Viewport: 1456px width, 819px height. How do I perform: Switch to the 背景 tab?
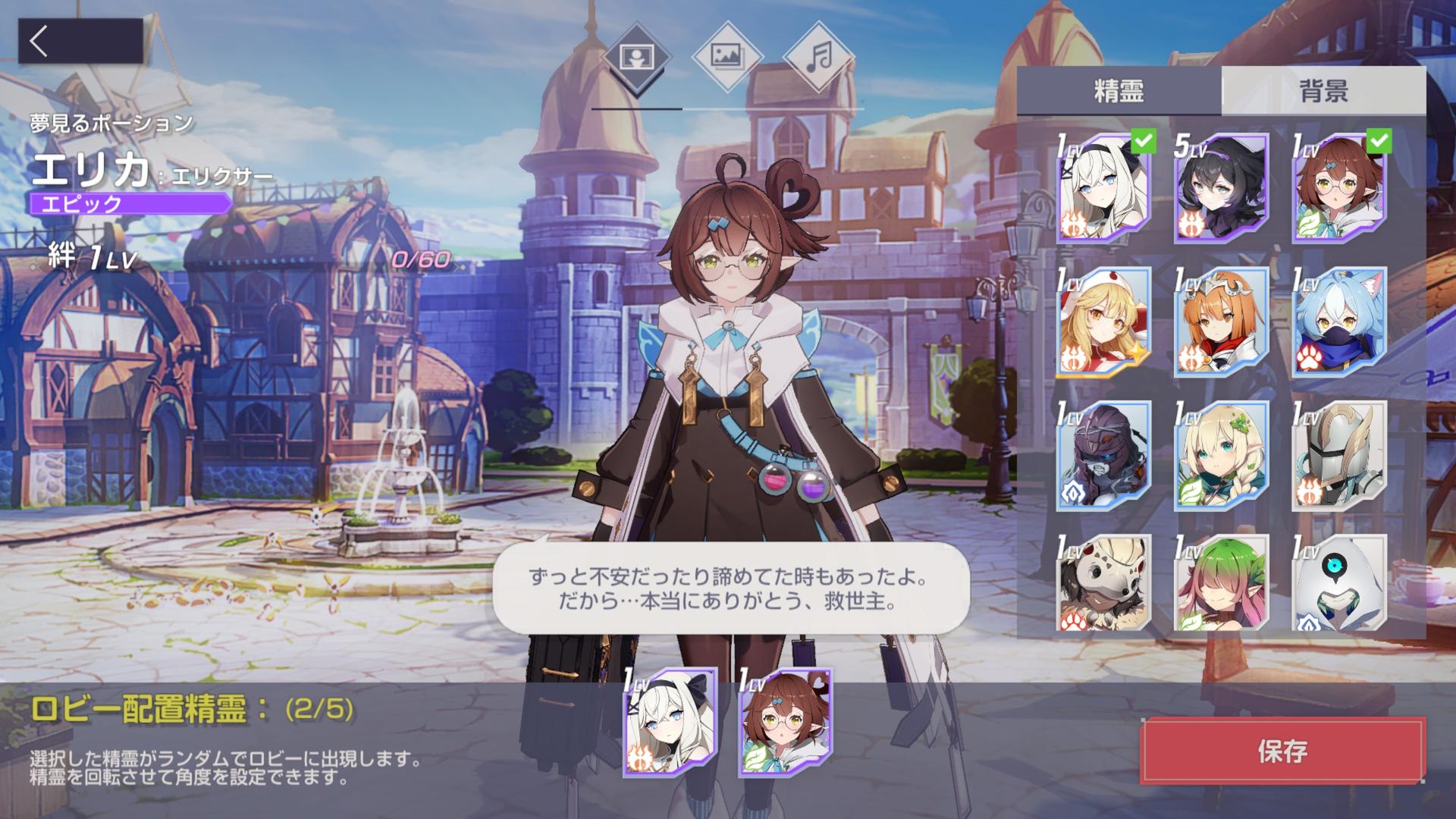[1323, 91]
